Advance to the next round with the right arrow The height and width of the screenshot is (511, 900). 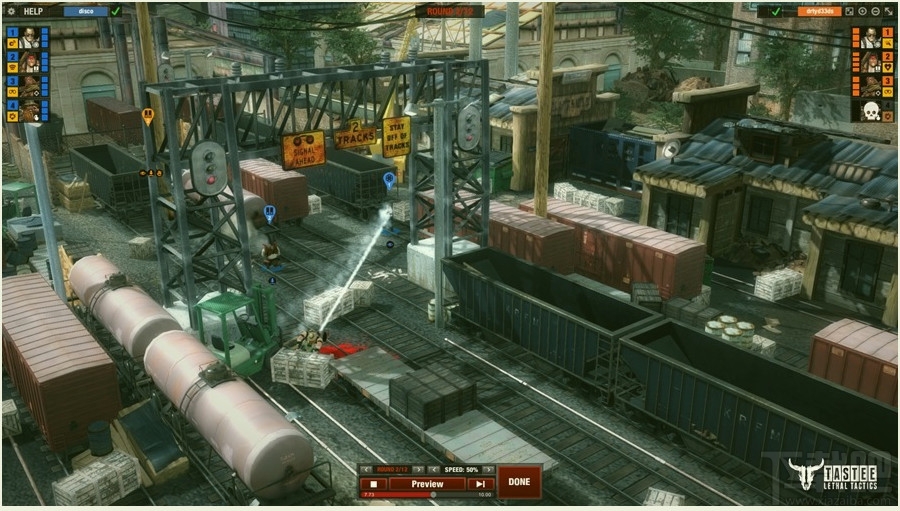click(x=420, y=469)
